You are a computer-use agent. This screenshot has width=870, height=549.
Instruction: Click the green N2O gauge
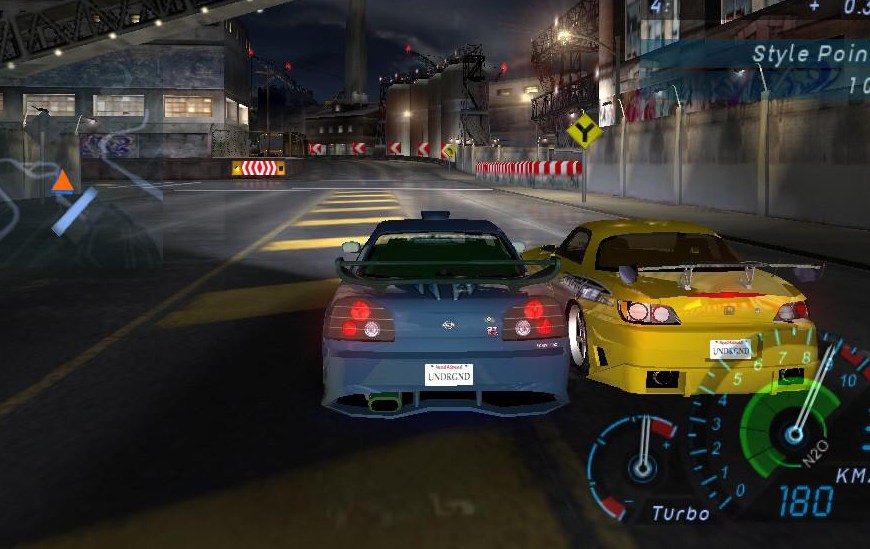793,431
